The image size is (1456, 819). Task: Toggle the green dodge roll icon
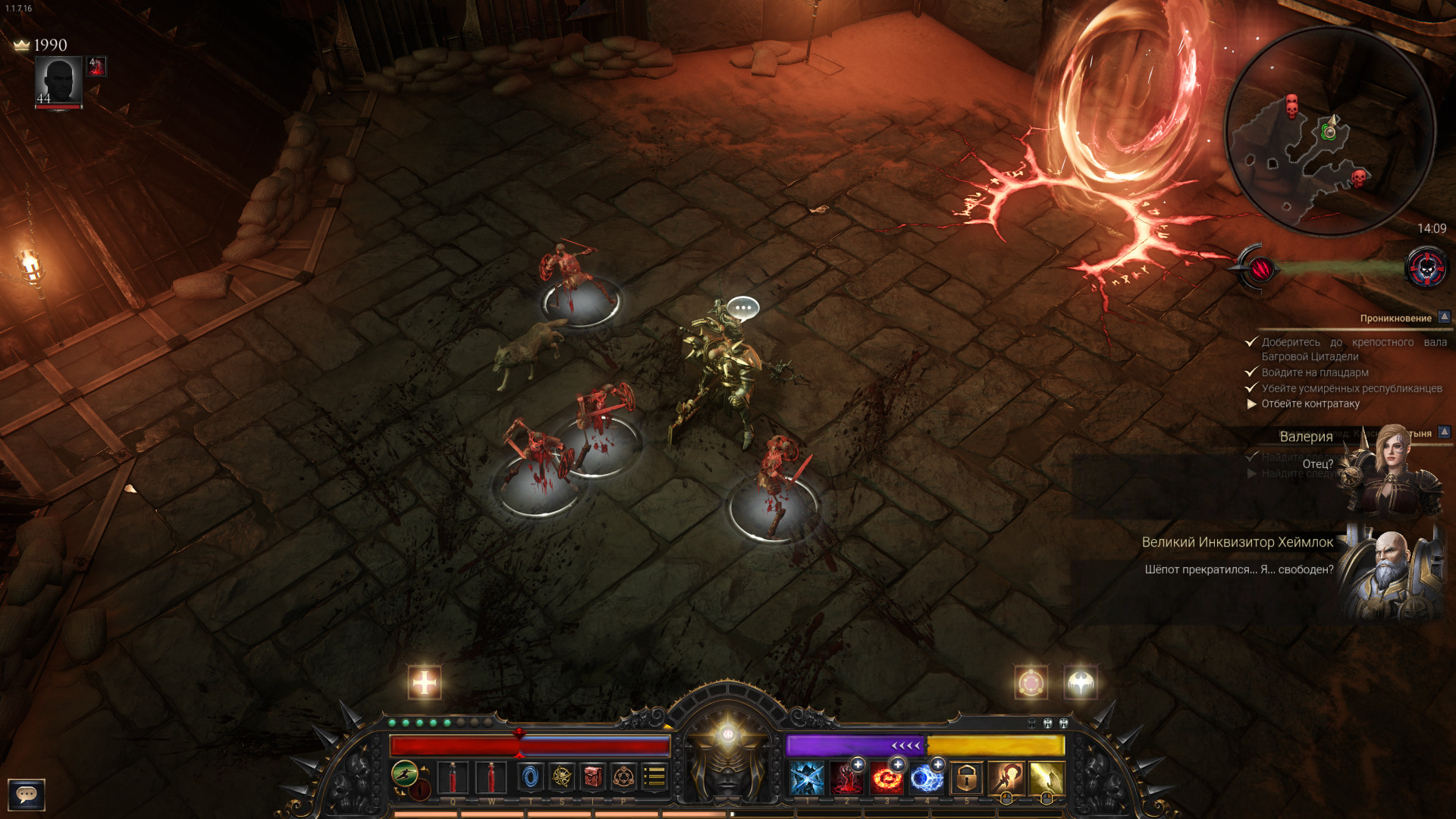tap(405, 773)
